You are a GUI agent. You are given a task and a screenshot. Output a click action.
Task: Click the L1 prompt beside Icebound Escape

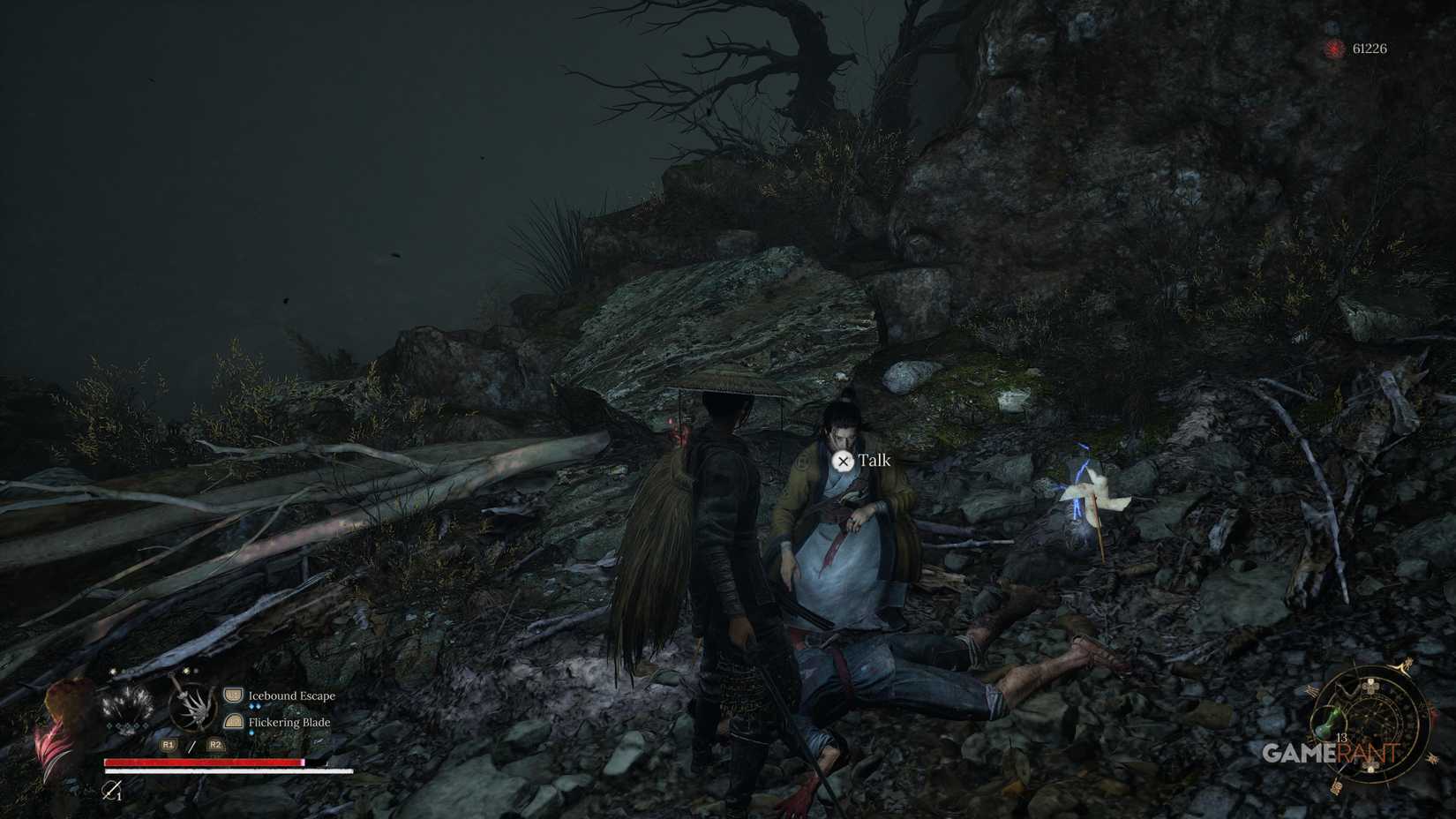(x=233, y=696)
